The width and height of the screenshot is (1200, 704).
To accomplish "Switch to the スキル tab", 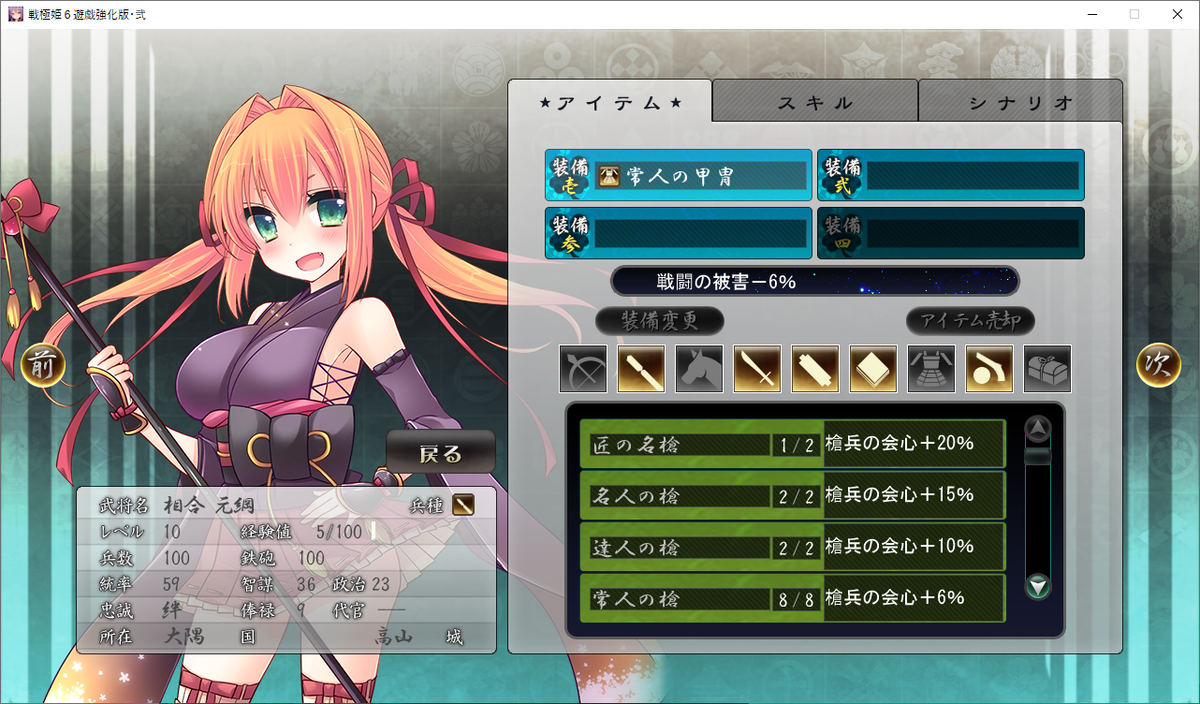I will click(815, 102).
